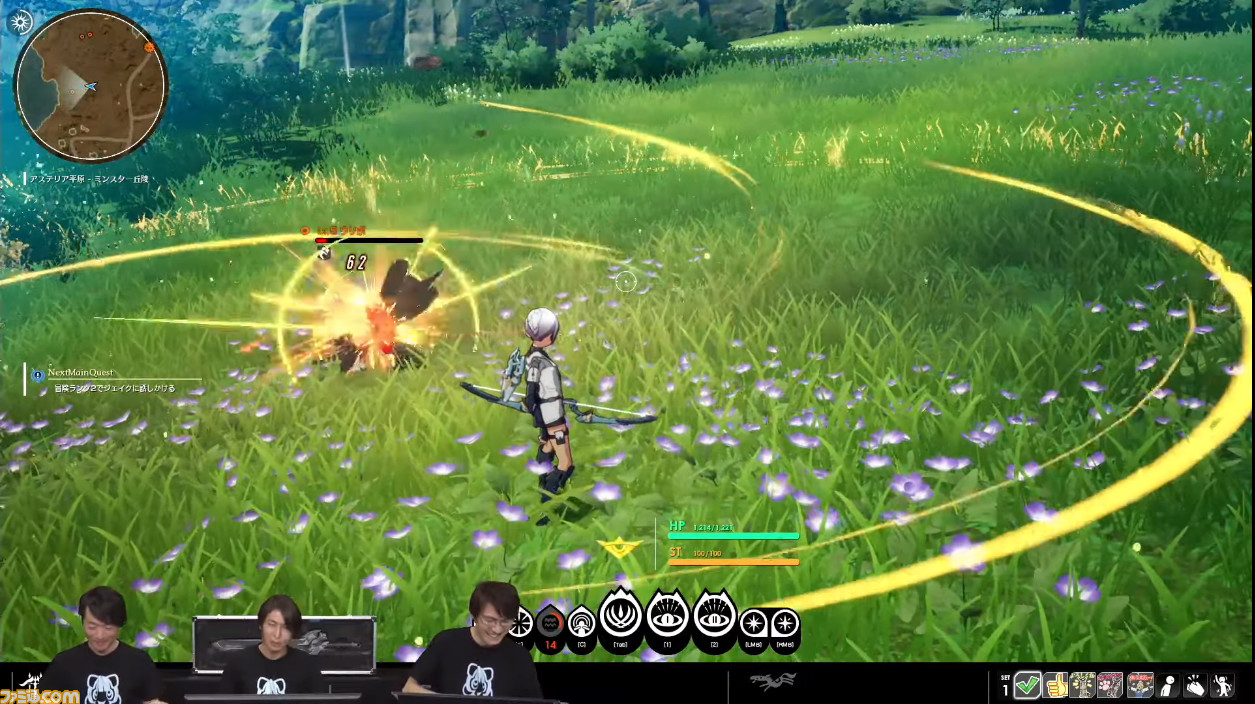Open the circular minimap
The width and height of the screenshot is (1255, 704).
[x=90, y=86]
